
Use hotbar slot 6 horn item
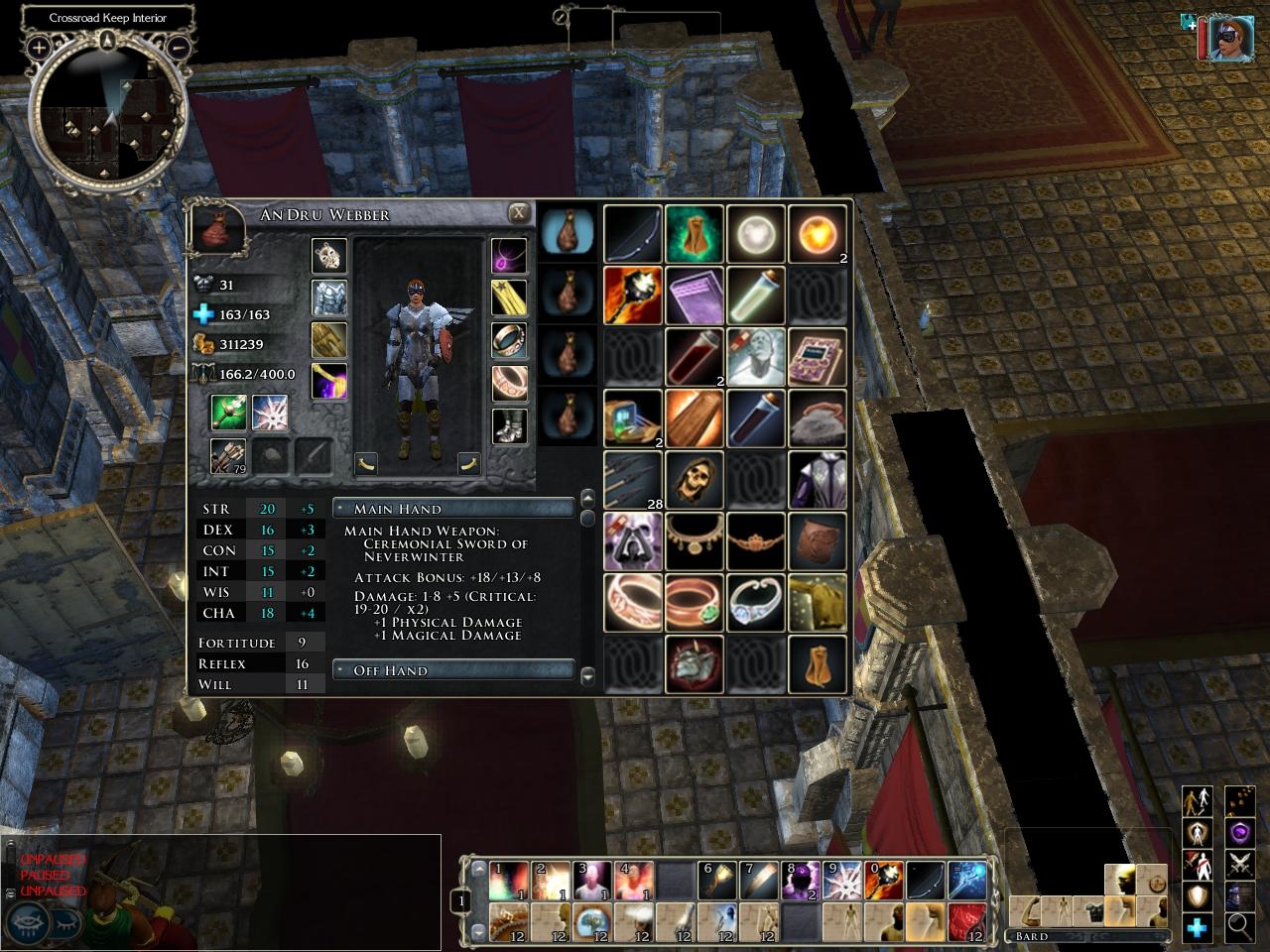click(716, 882)
